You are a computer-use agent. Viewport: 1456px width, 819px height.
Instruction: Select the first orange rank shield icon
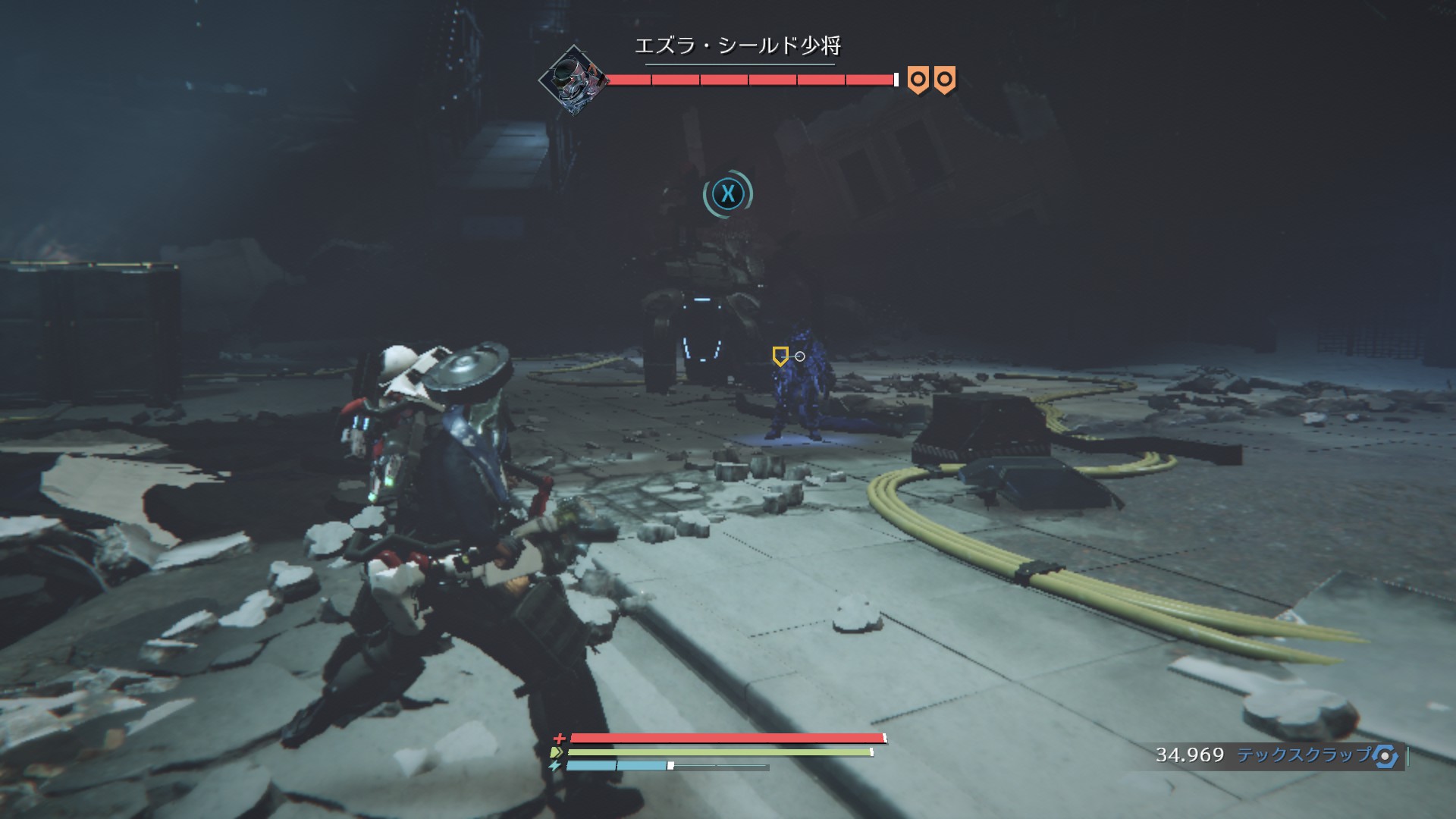tap(918, 78)
